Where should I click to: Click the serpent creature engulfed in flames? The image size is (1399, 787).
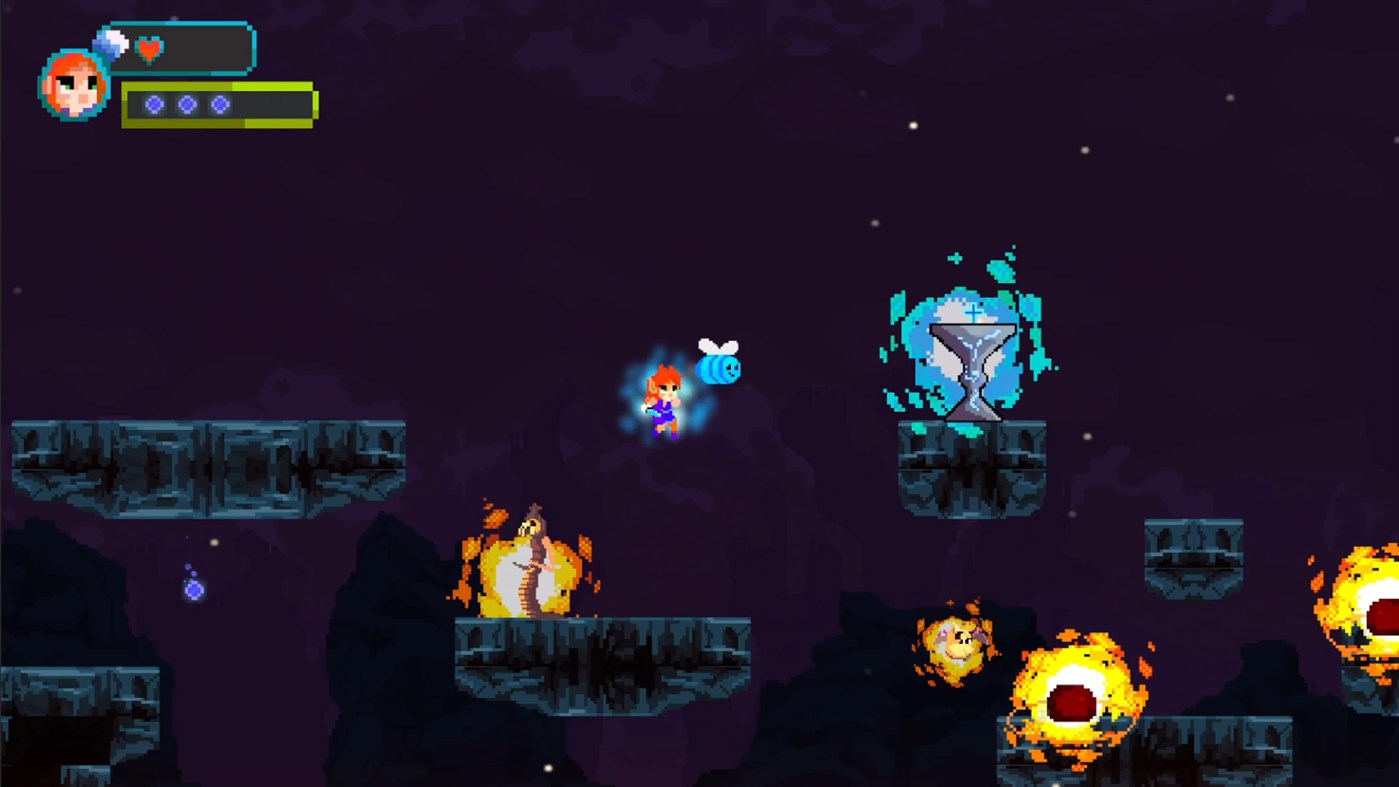pyautogui.click(x=531, y=560)
